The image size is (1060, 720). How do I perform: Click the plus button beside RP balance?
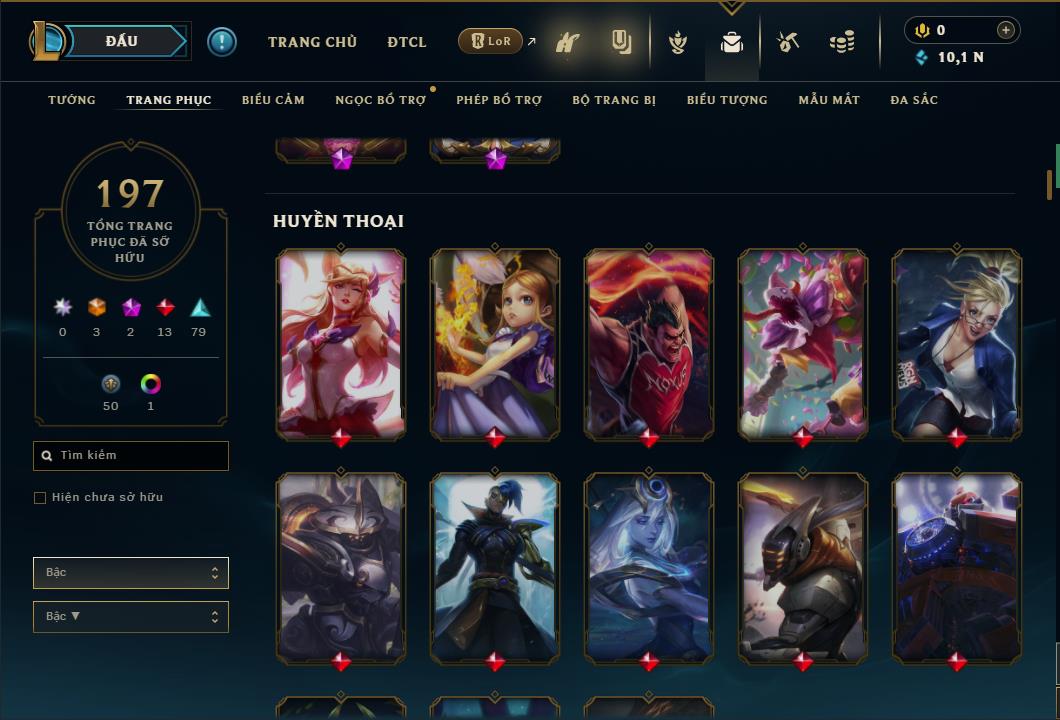click(1005, 30)
